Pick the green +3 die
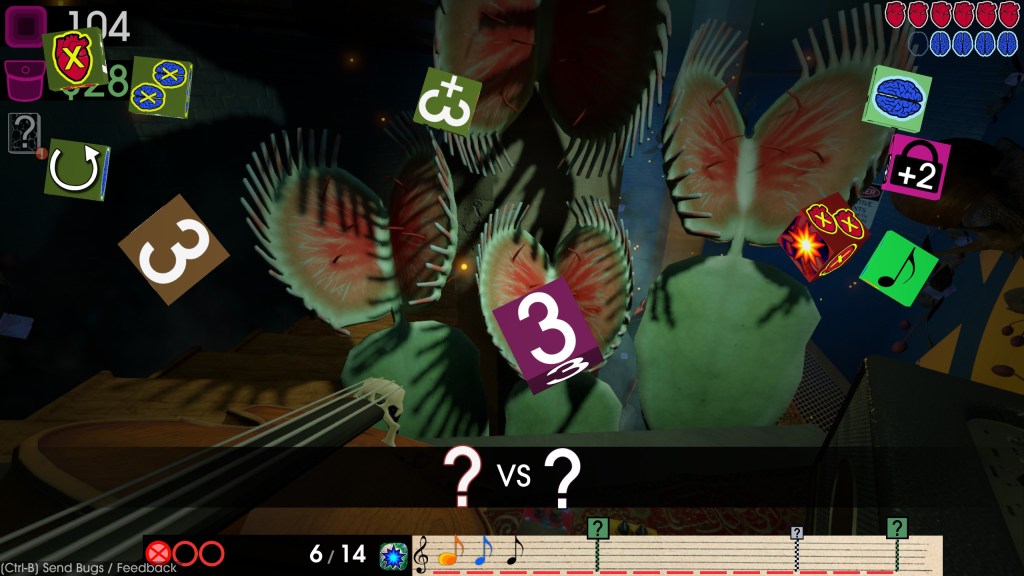The height and width of the screenshot is (576, 1024). [447, 102]
